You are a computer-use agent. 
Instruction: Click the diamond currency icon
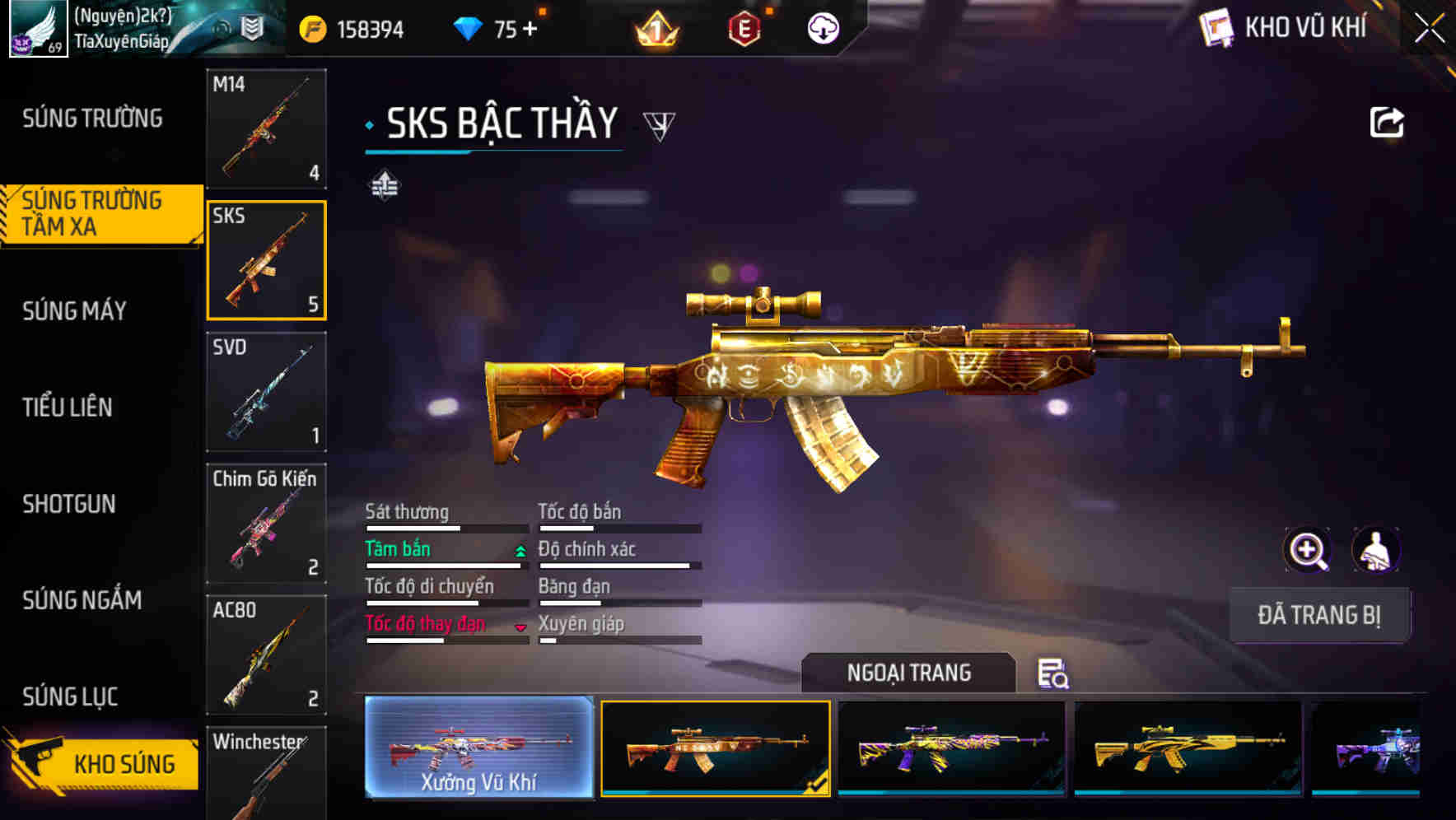coord(469,27)
